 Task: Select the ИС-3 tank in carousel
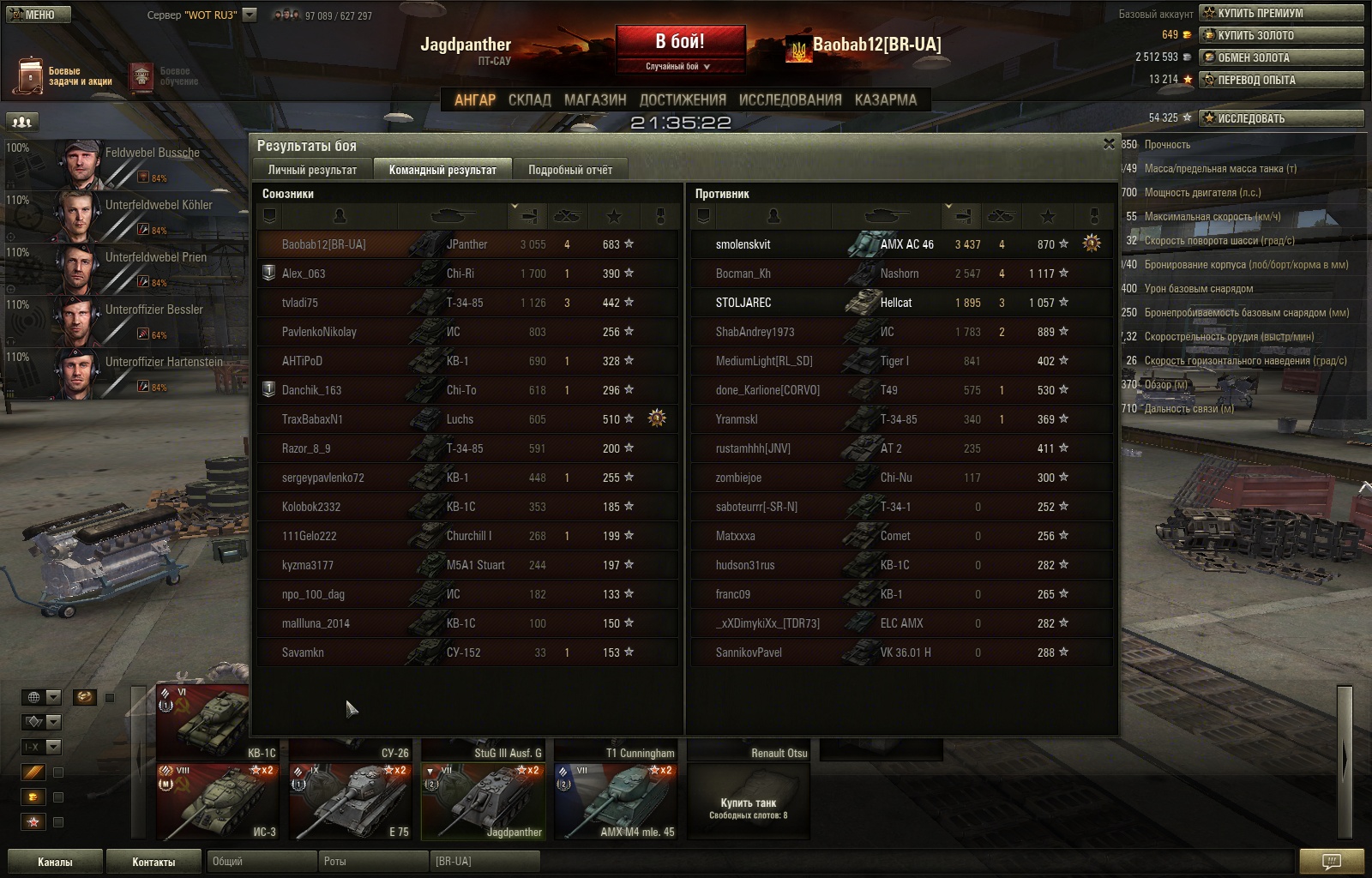point(218,801)
